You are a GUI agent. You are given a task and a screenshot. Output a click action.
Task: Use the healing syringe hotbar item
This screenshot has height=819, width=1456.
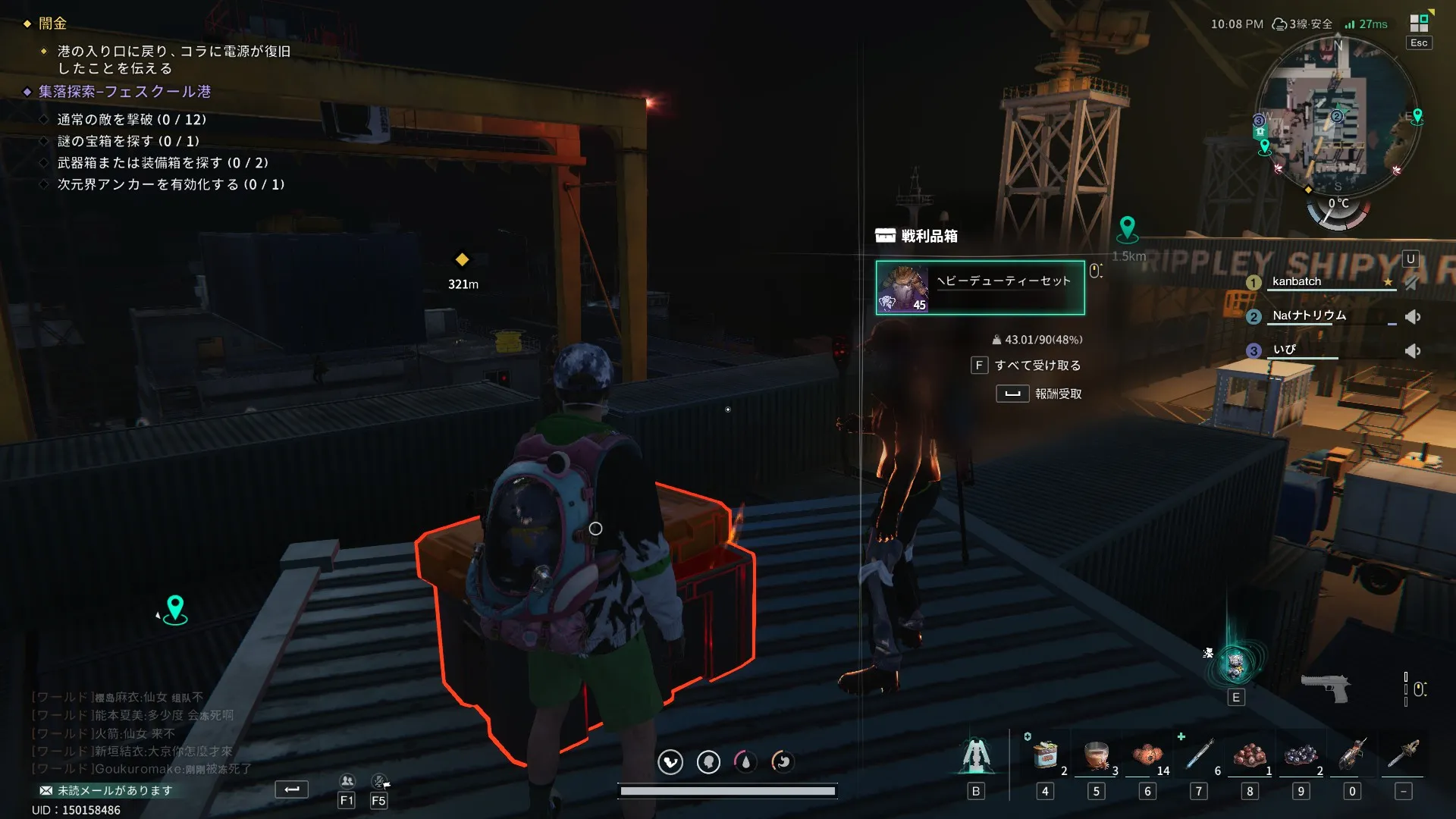(1199, 755)
